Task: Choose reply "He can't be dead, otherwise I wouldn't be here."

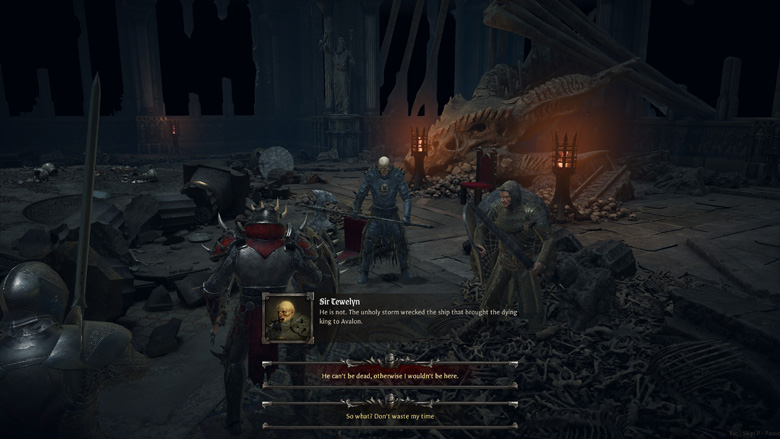Action: (390, 375)
